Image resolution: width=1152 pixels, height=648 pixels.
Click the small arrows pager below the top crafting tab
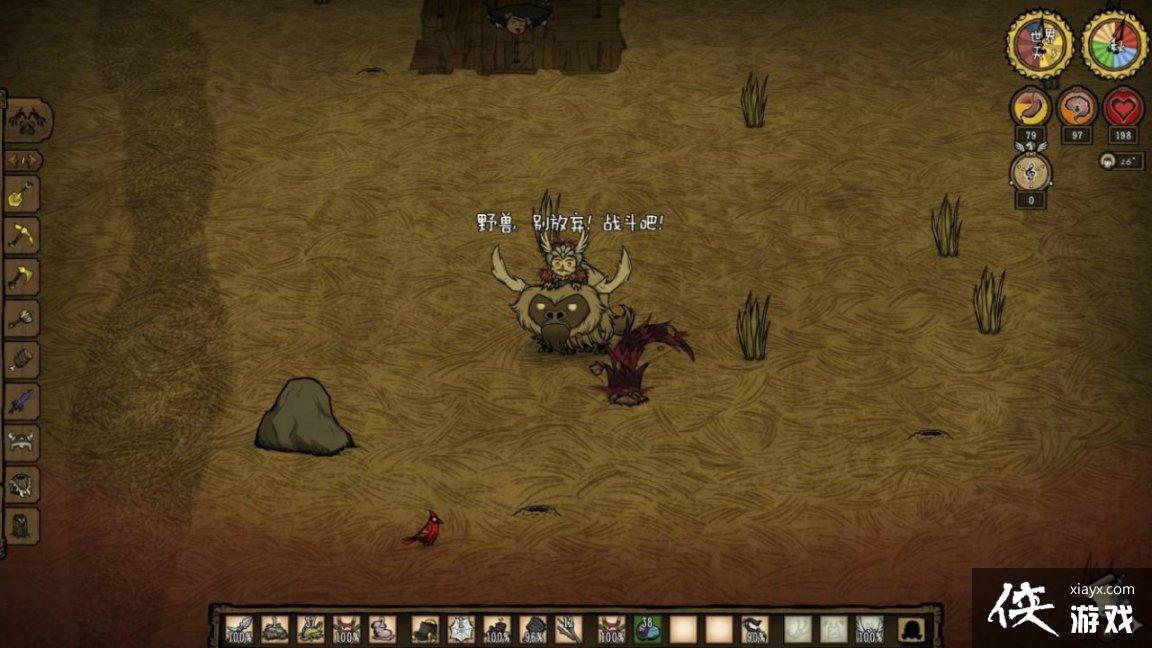pyautogui.click(x=23, y=159)
